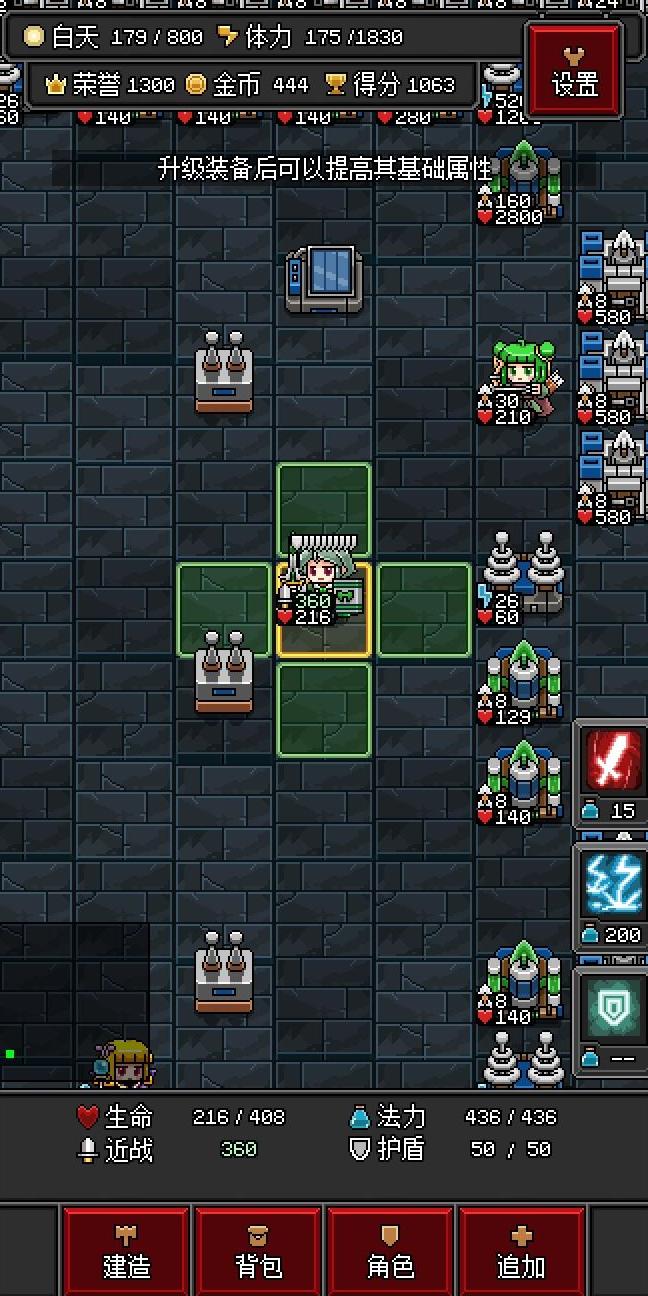Show the 角色 character sheet

[x=390, y=1252]
